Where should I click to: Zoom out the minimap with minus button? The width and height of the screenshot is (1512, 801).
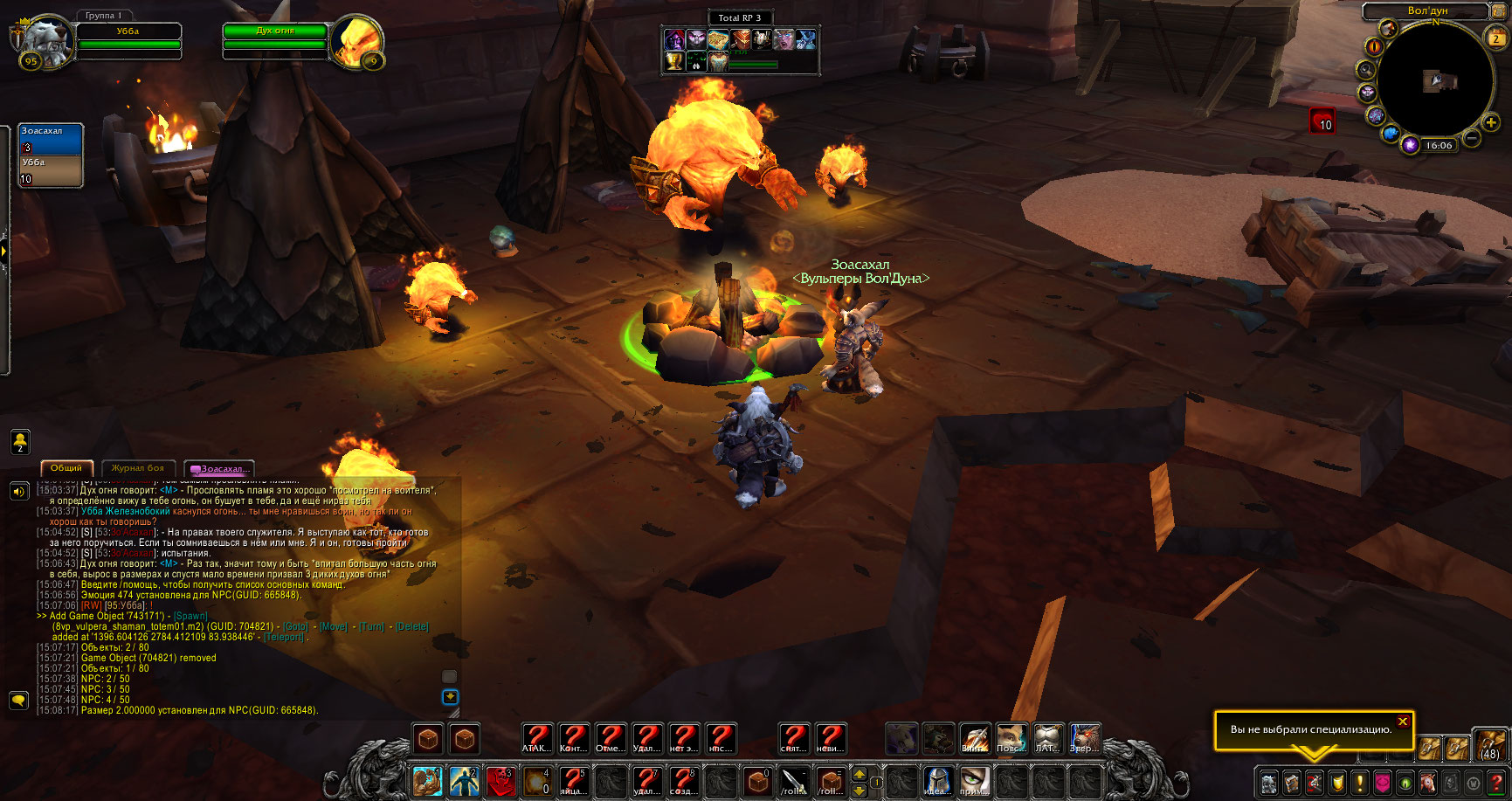pyautogui.click(x=1471, y=138)
